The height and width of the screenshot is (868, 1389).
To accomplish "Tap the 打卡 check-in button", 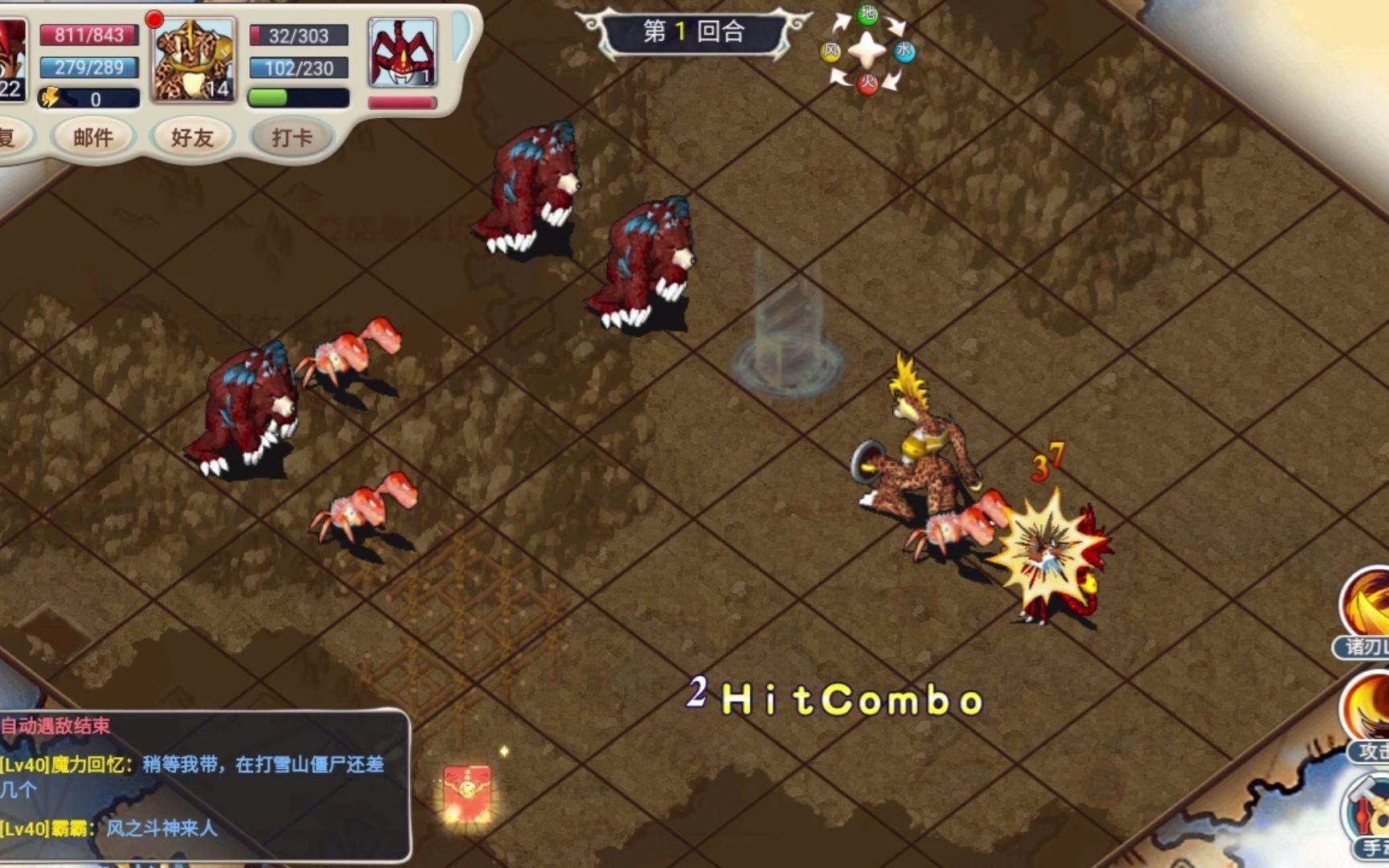I will tap(291, 138).
